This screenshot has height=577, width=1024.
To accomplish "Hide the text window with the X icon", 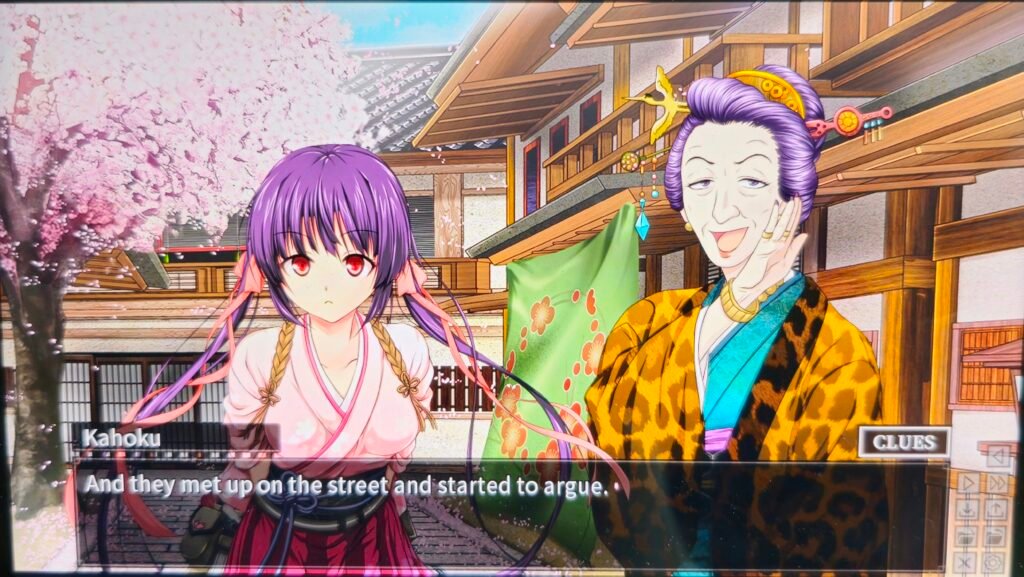I will click(967, 562).
